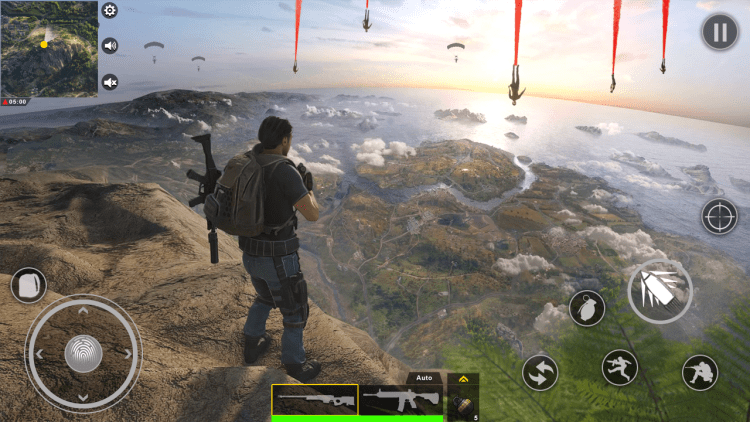Switch to the assault rifle slot
This screenshot has width=750, height=422.
401,401
